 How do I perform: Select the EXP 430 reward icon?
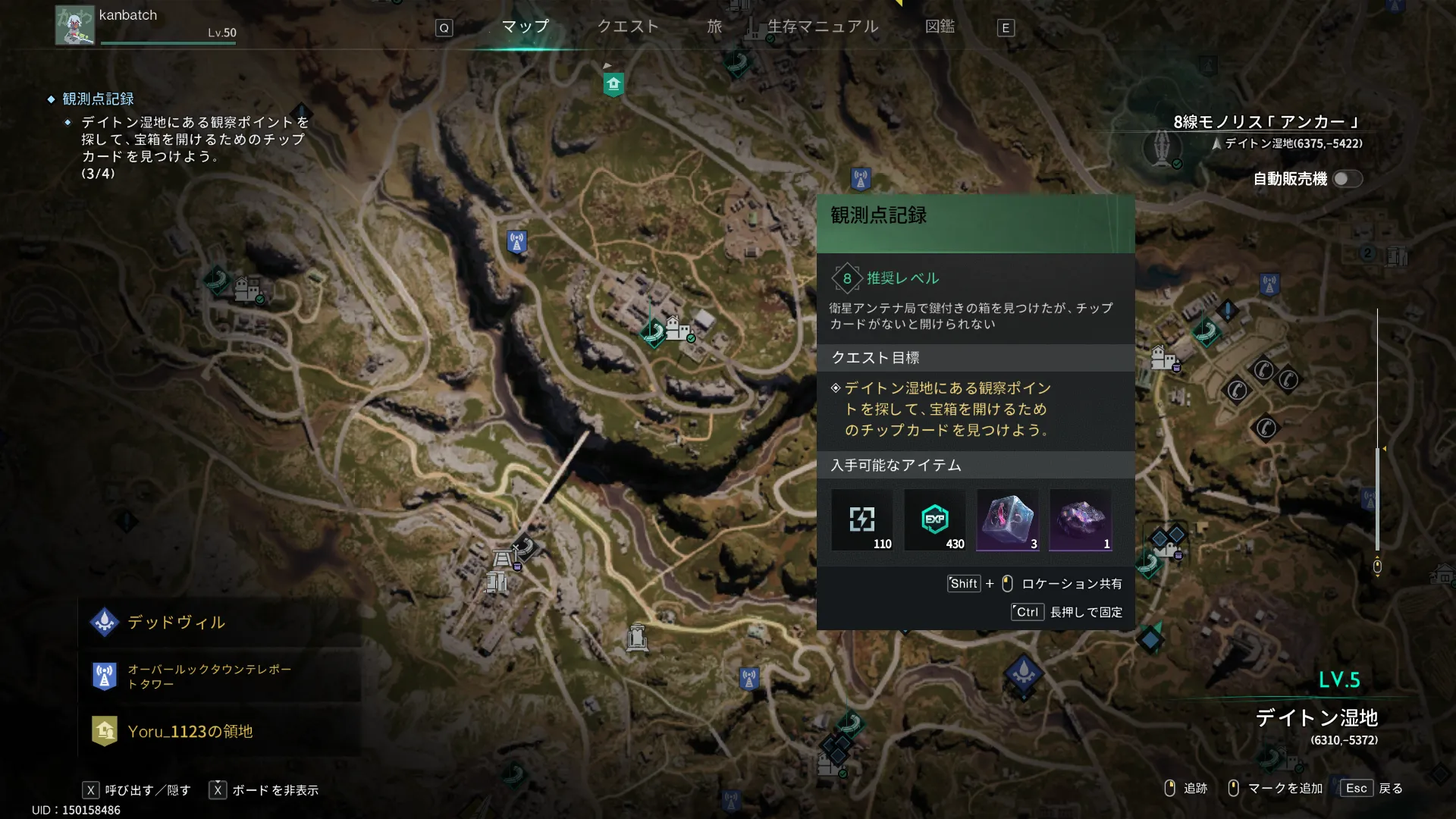point(935,520)
